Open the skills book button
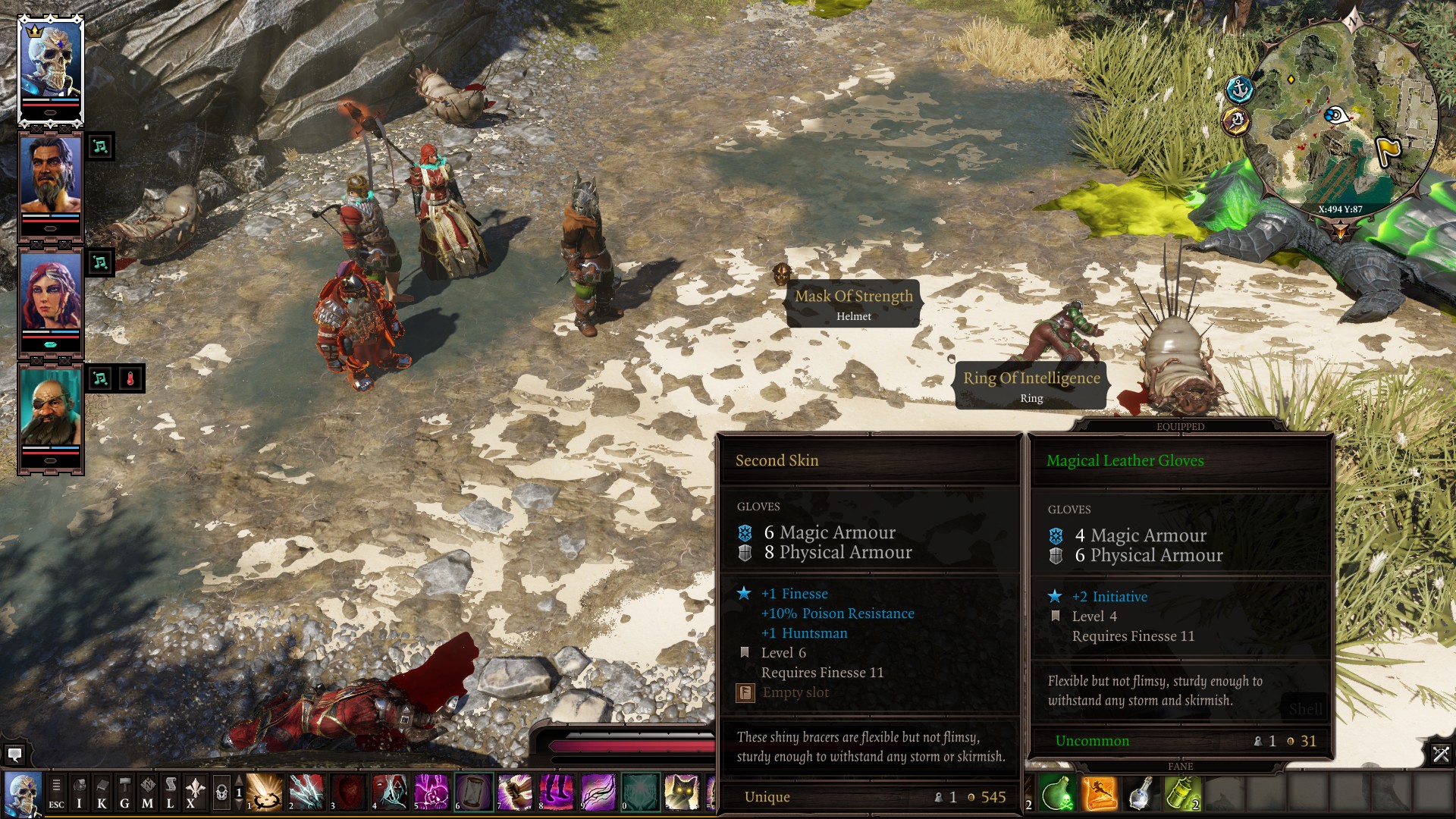The image size is (1456, 819). [x=102, y=793]
